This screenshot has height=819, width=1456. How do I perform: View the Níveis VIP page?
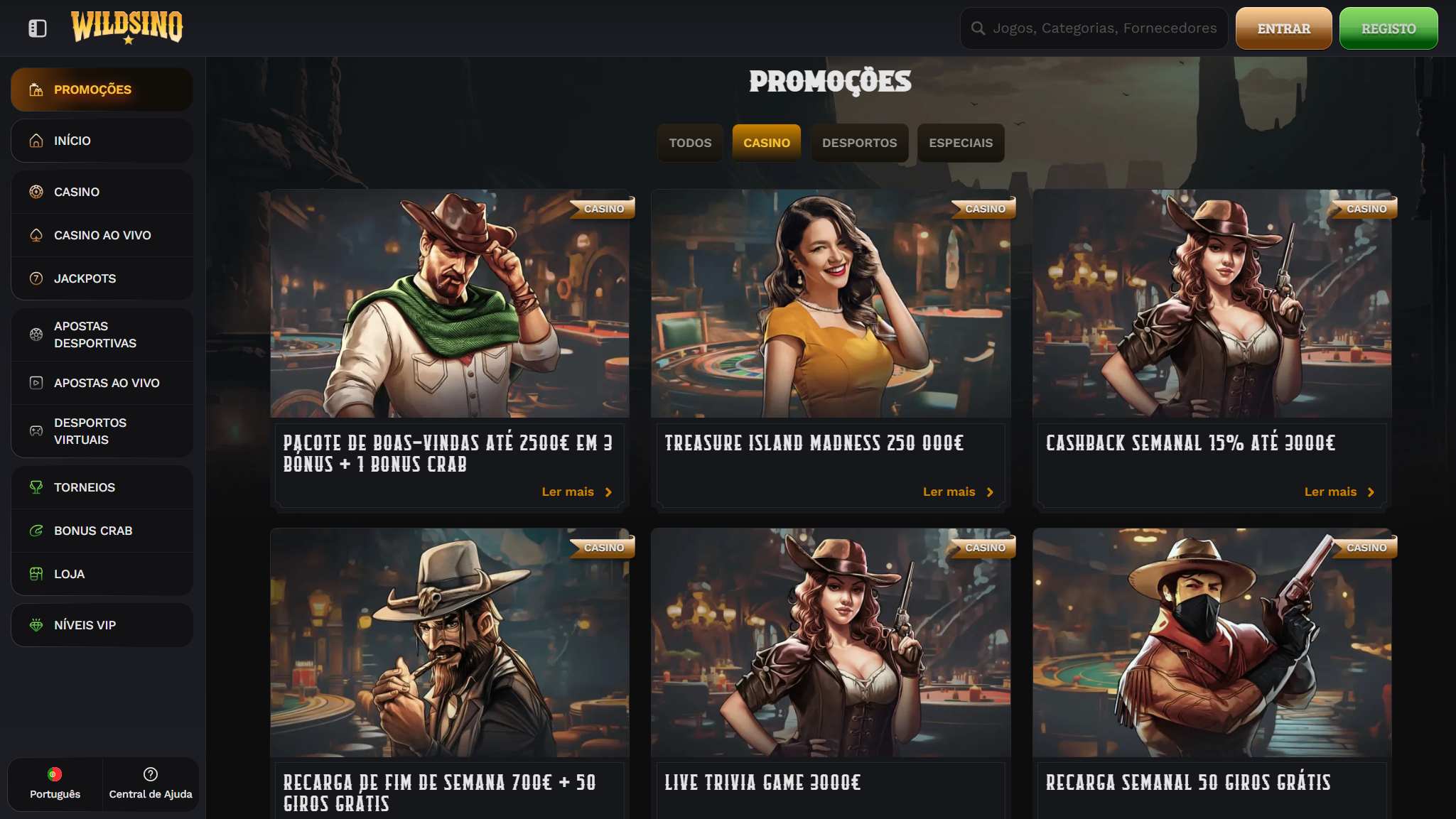[x=102, y=625]
